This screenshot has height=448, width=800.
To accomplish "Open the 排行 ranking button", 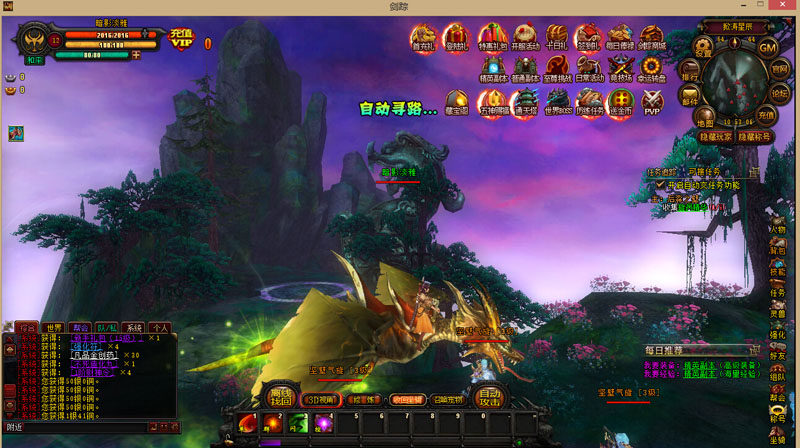I will [x=691, y=75].
